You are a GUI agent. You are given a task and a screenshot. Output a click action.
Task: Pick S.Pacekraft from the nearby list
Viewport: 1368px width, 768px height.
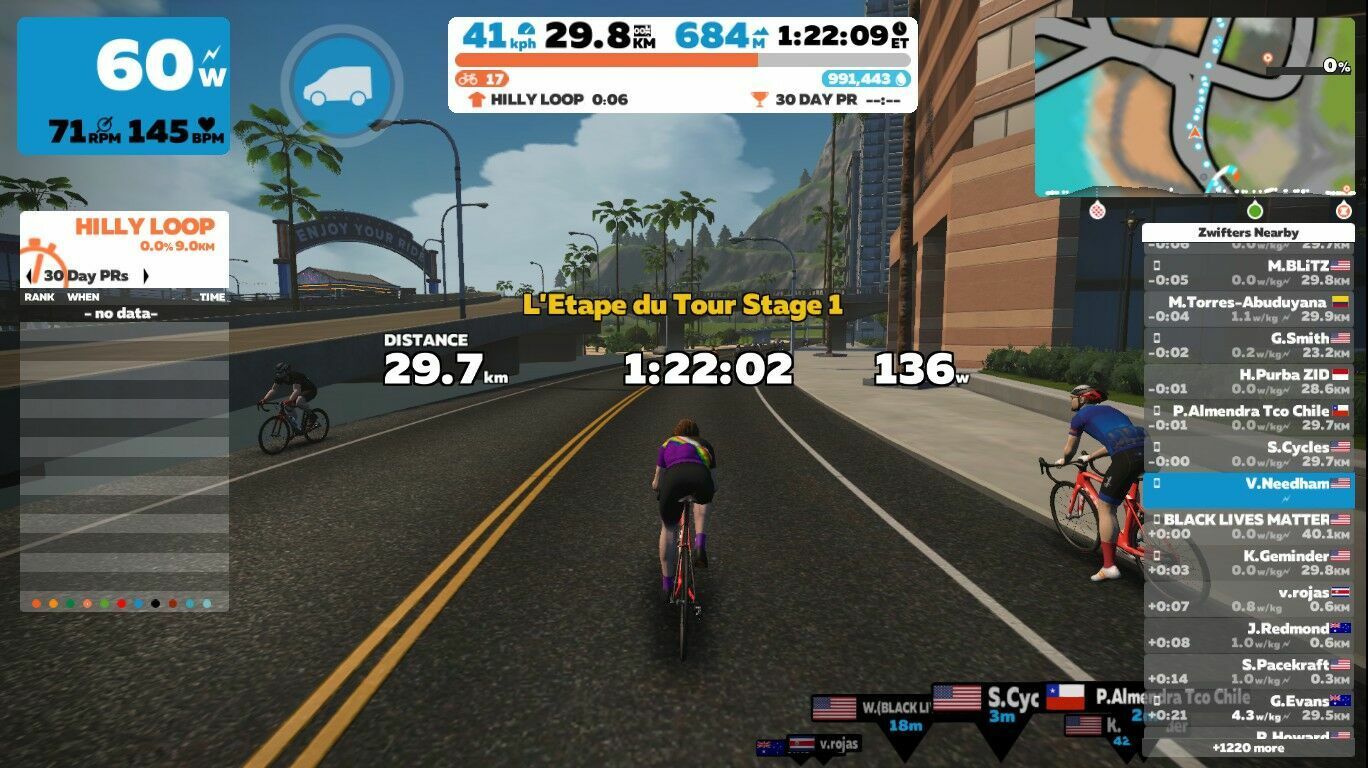[x=1247, y=671]
